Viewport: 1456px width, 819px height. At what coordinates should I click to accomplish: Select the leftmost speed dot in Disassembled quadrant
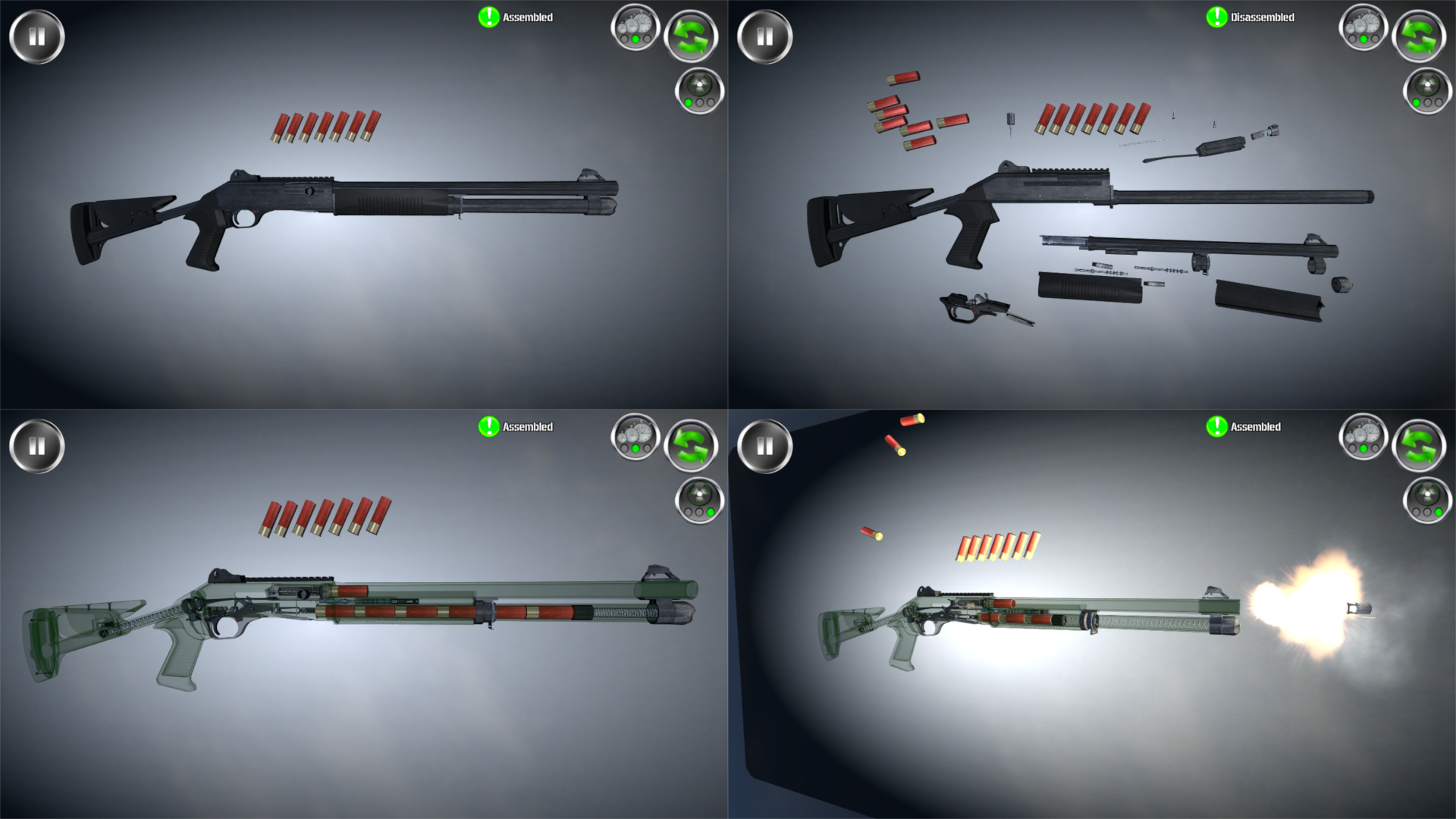(x=1353, y=39)
